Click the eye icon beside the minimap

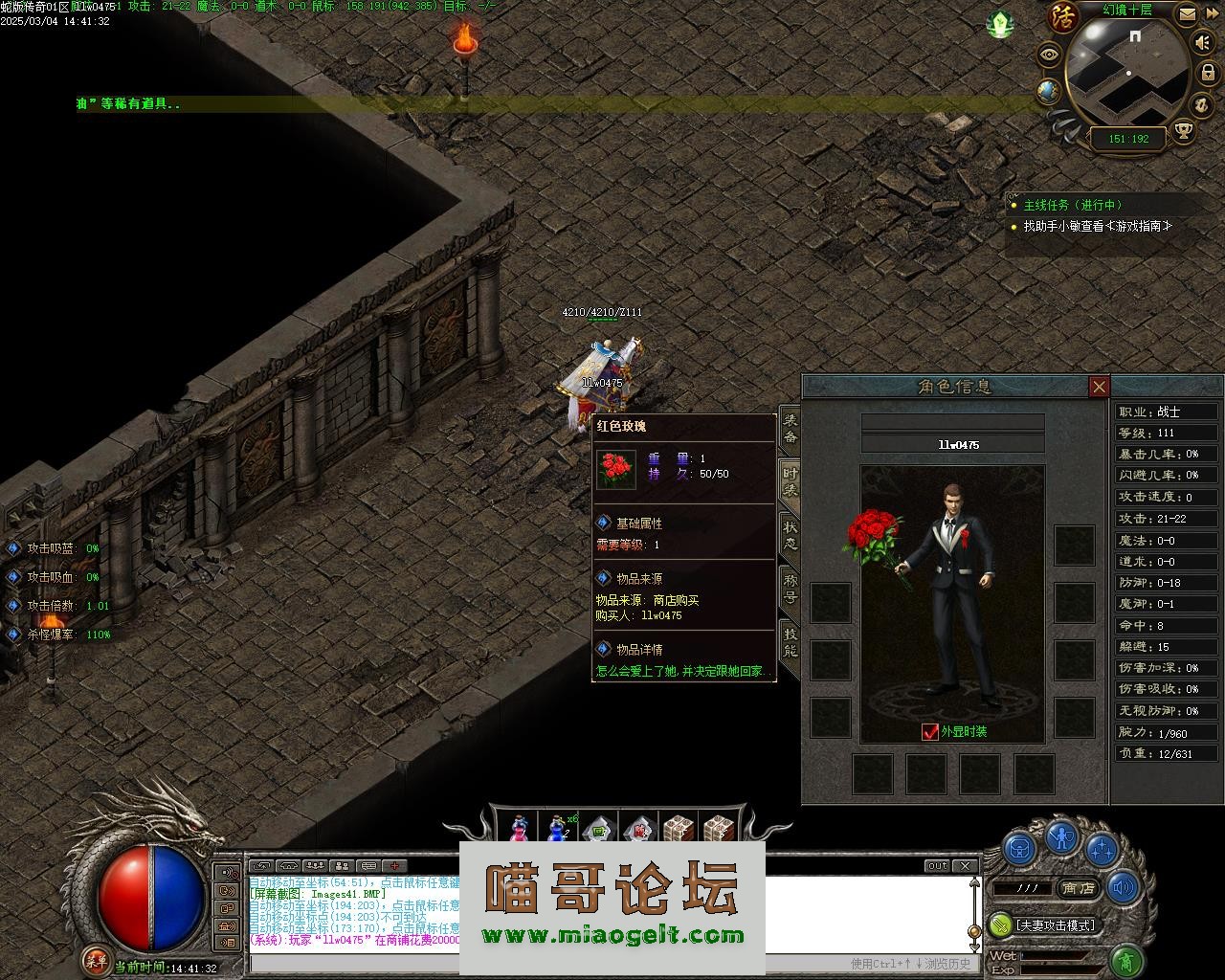coord(1050,55)
